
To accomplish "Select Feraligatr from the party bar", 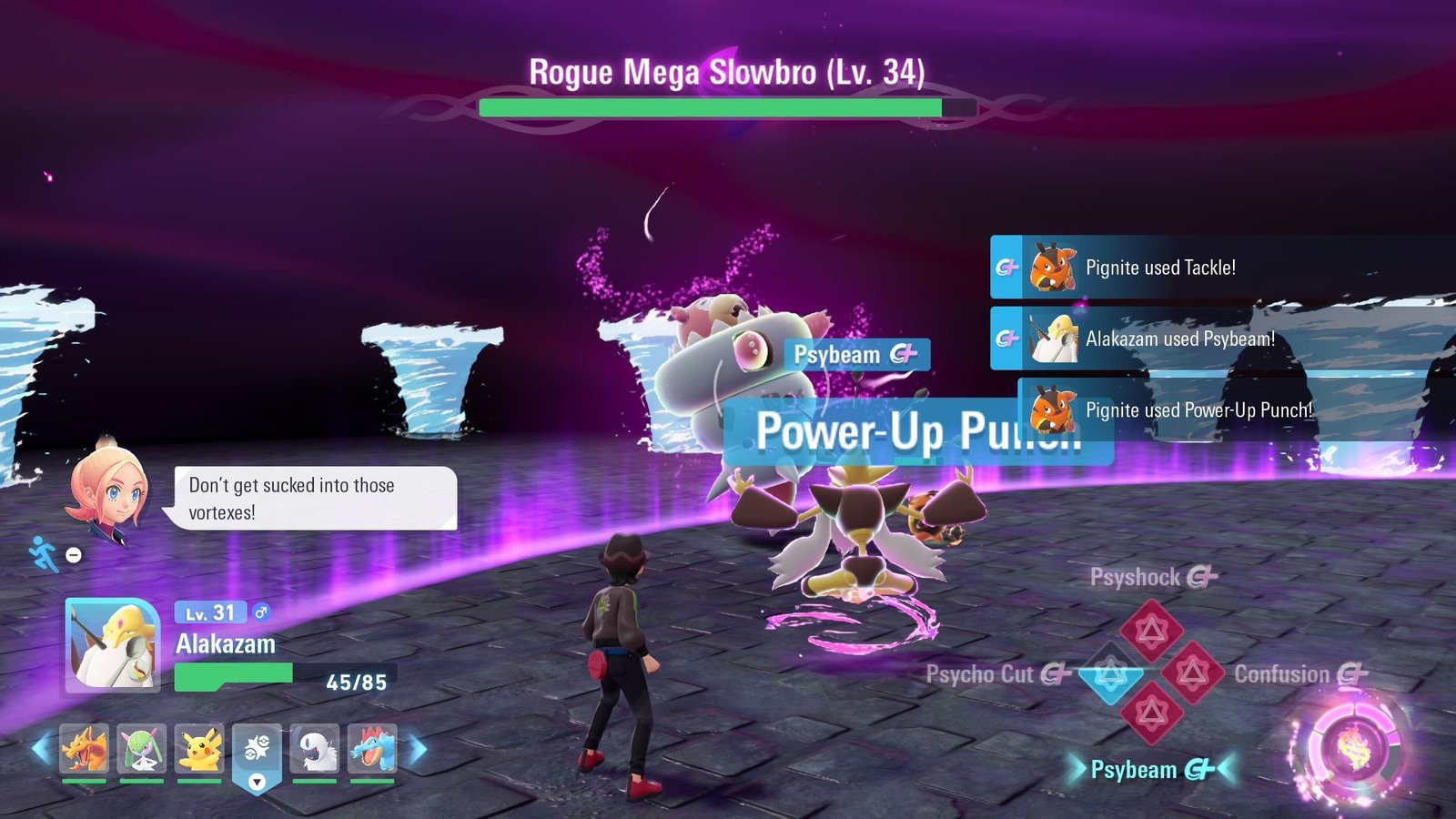I will click(x=372, y=749).
